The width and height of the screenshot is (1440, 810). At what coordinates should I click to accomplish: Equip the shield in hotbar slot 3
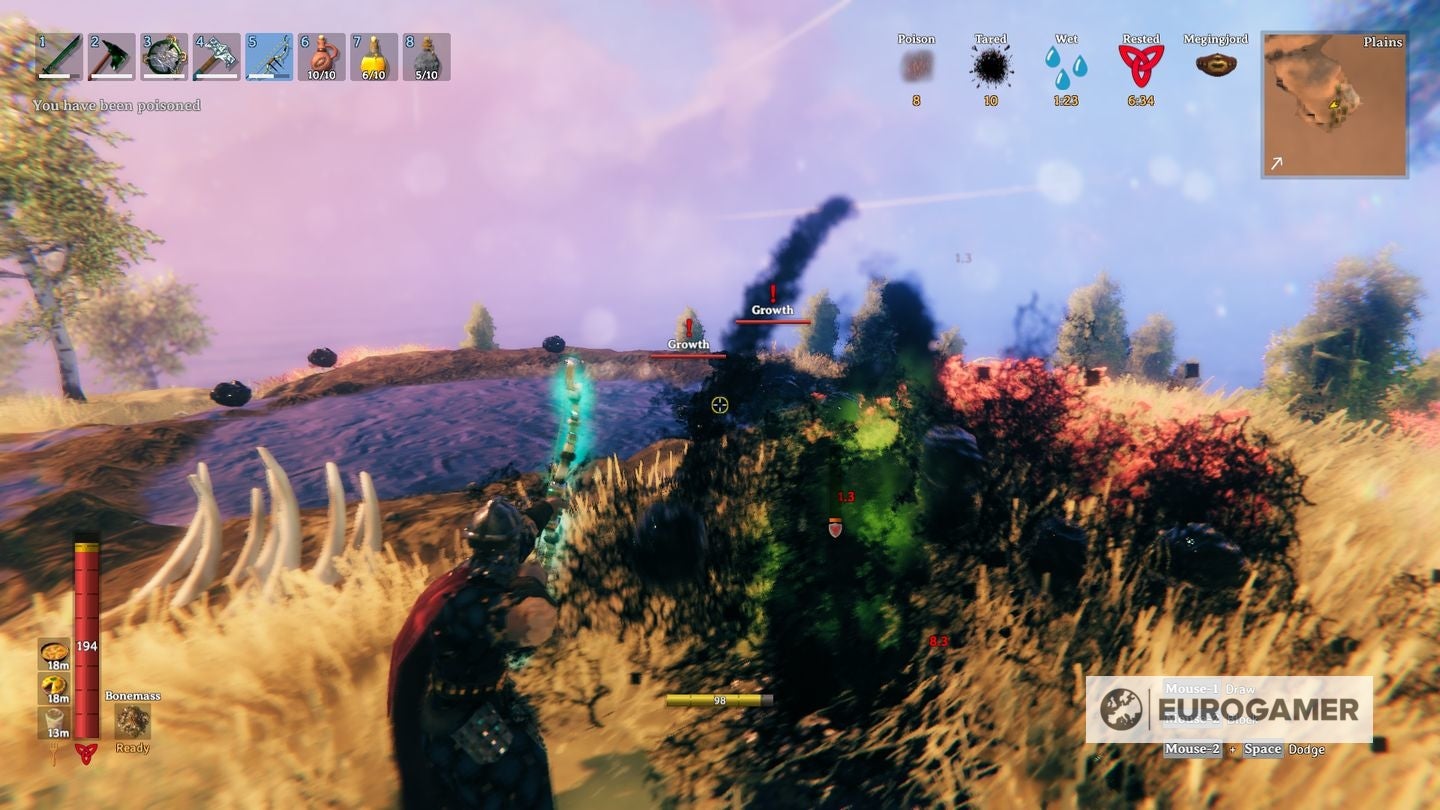point(166,57)
